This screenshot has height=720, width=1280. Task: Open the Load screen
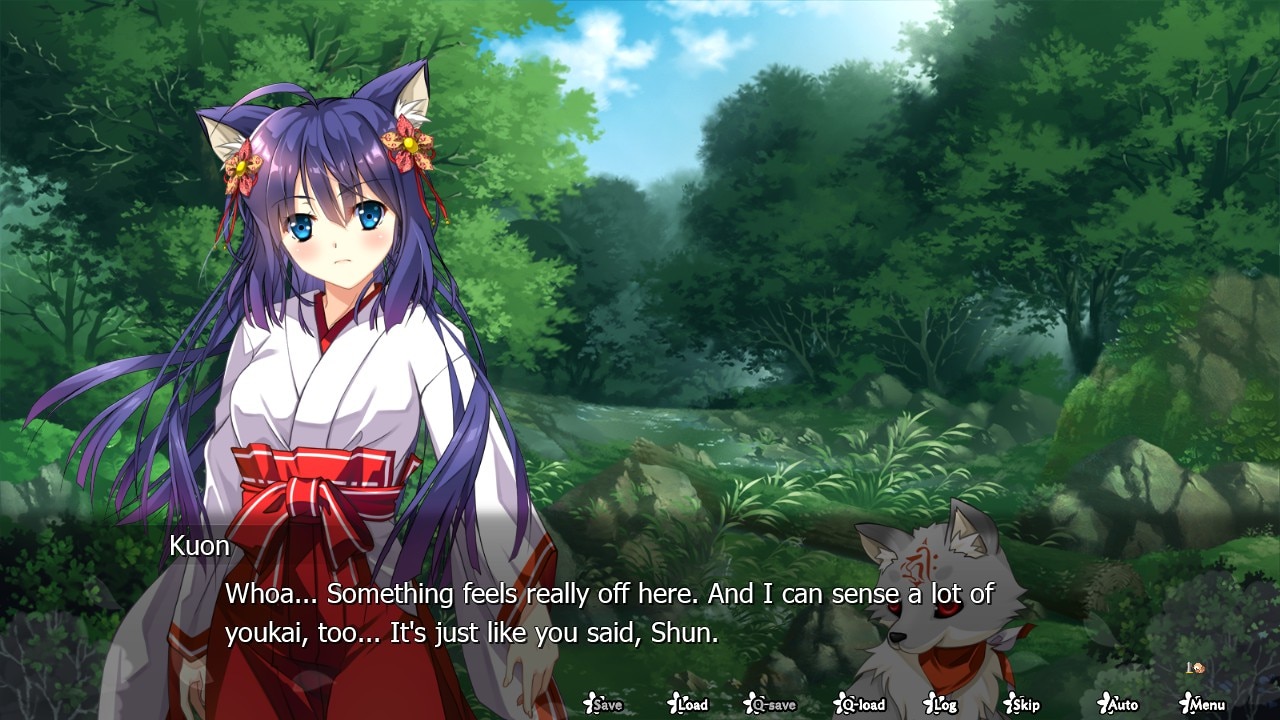click(x=688, y=704)
